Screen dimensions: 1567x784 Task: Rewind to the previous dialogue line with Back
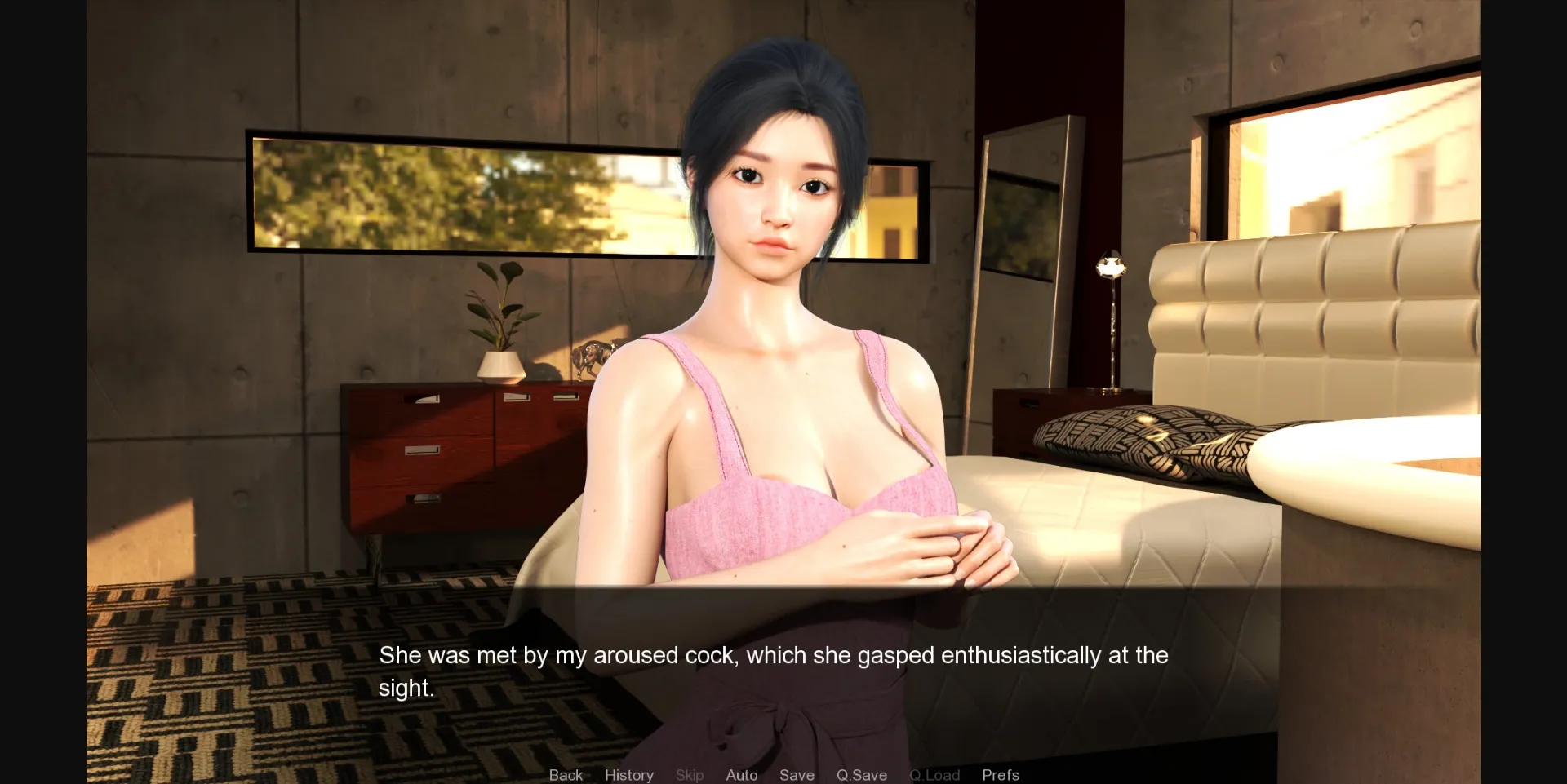[566, 775]
